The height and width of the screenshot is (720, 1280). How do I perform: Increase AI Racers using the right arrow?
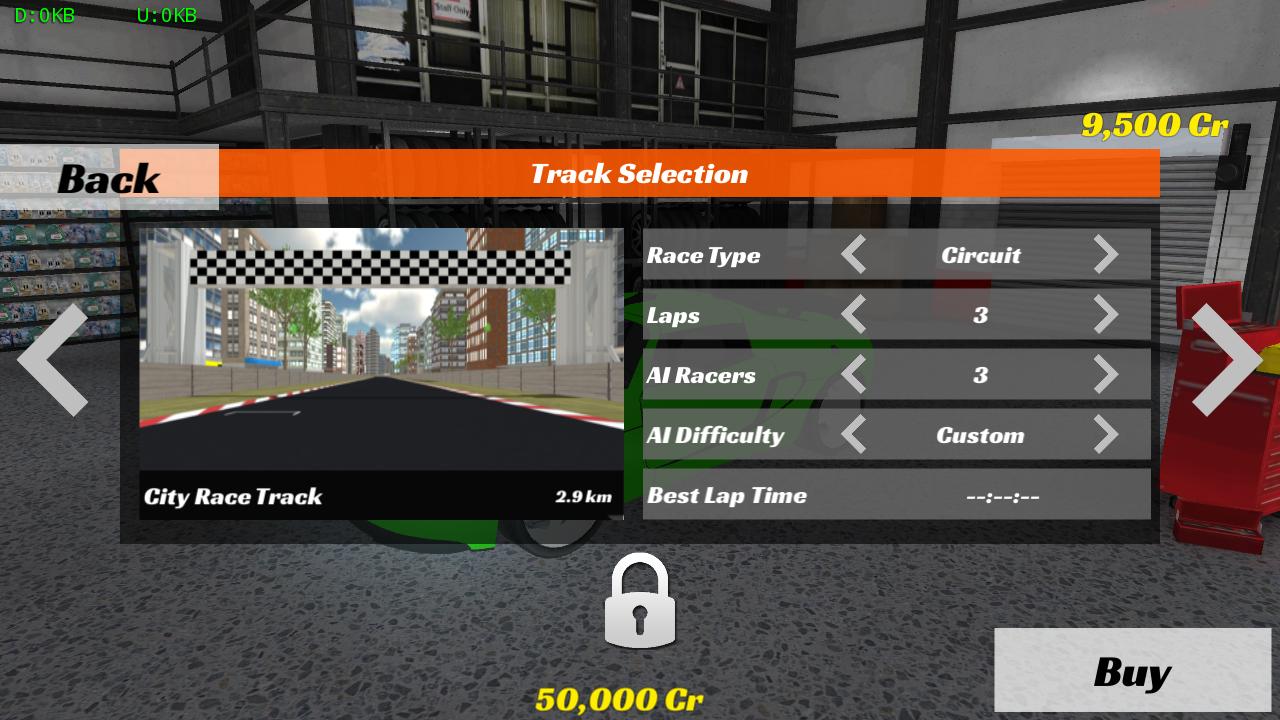click(1107, 375)
